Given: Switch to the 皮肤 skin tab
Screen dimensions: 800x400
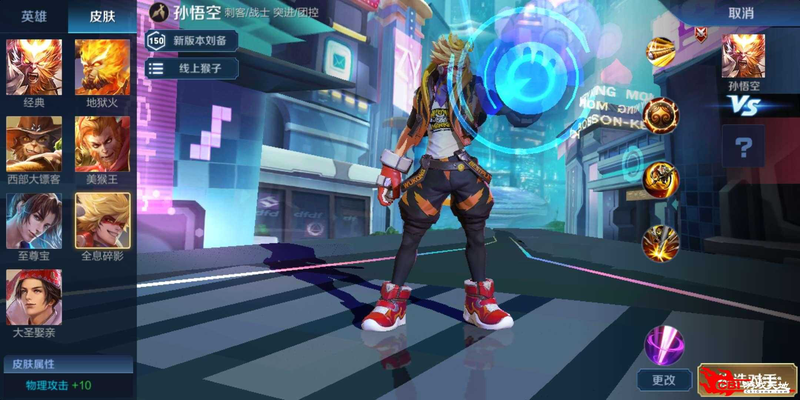Looking at the screenshot, I should 101,16.
